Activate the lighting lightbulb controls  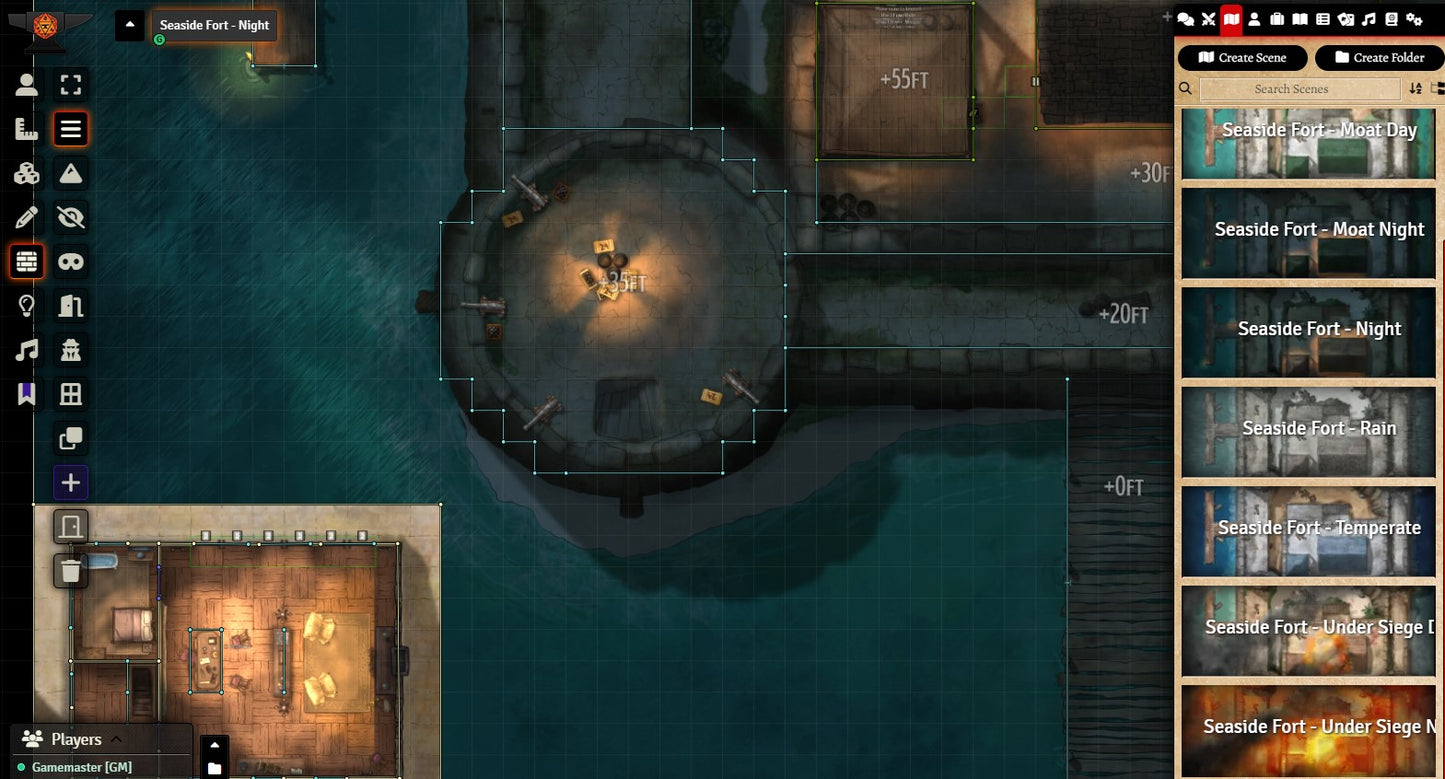pyautogui.click(x=27, y=306)
